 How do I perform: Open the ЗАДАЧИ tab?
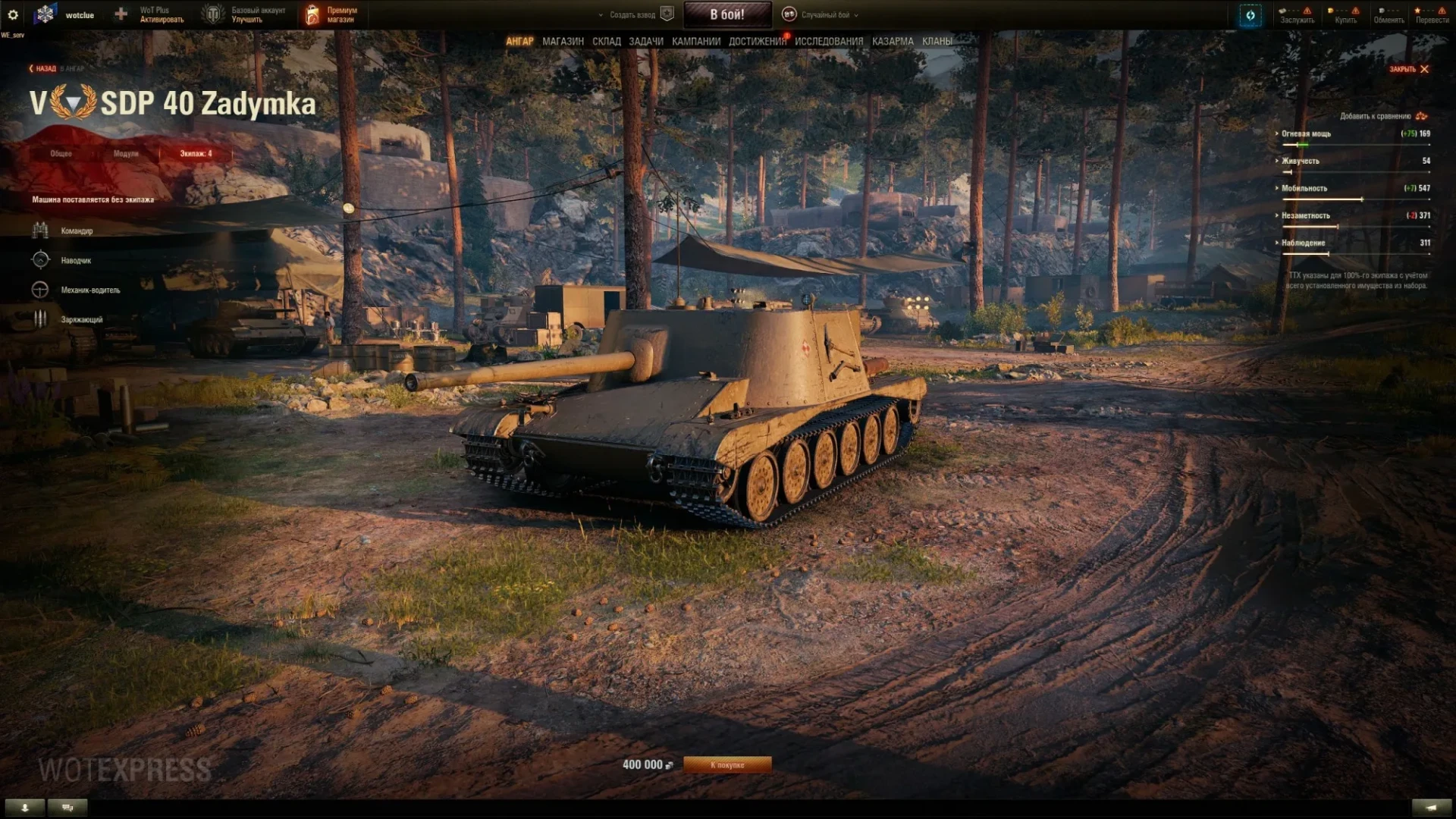pyautogui.click(x=645, y=41)
